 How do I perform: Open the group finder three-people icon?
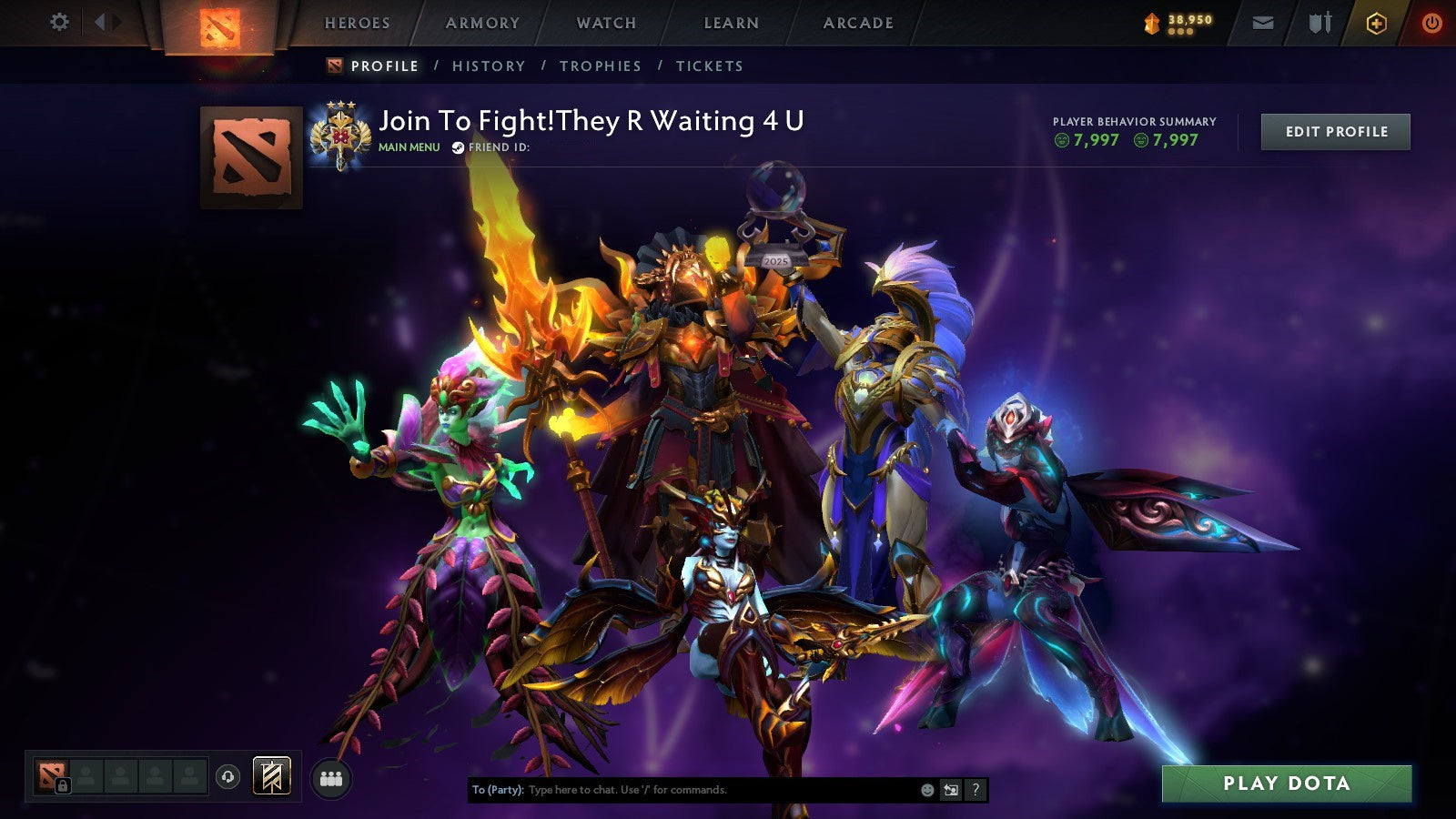point(331,777)
